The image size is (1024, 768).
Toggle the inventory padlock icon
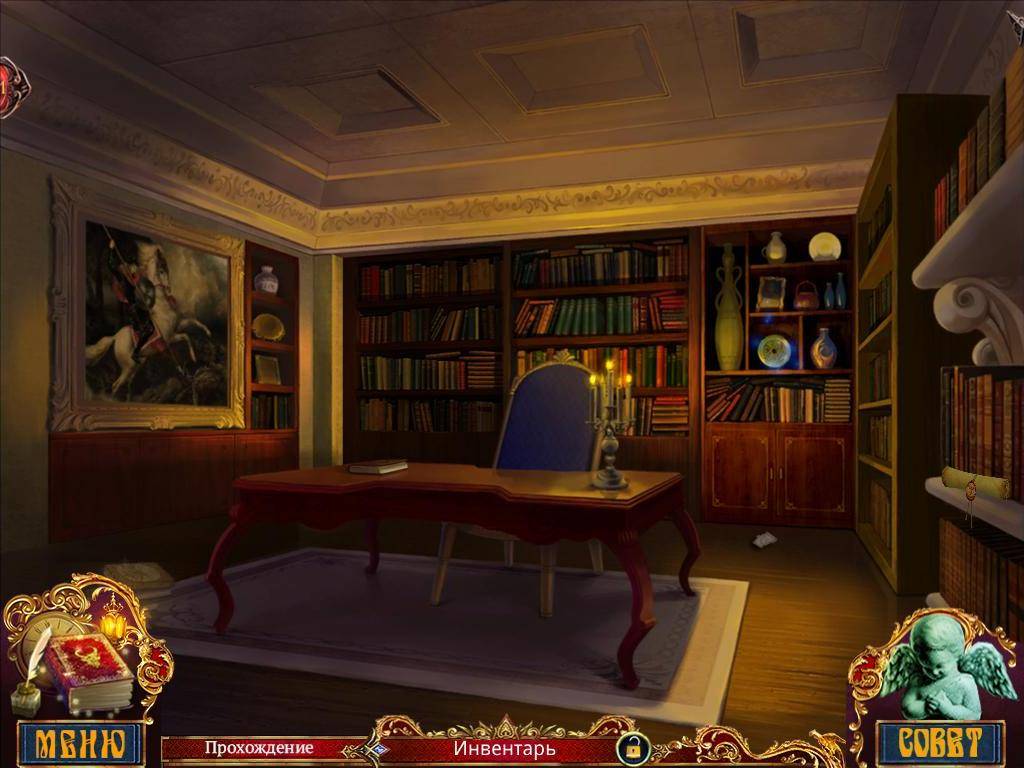(632, 747)
